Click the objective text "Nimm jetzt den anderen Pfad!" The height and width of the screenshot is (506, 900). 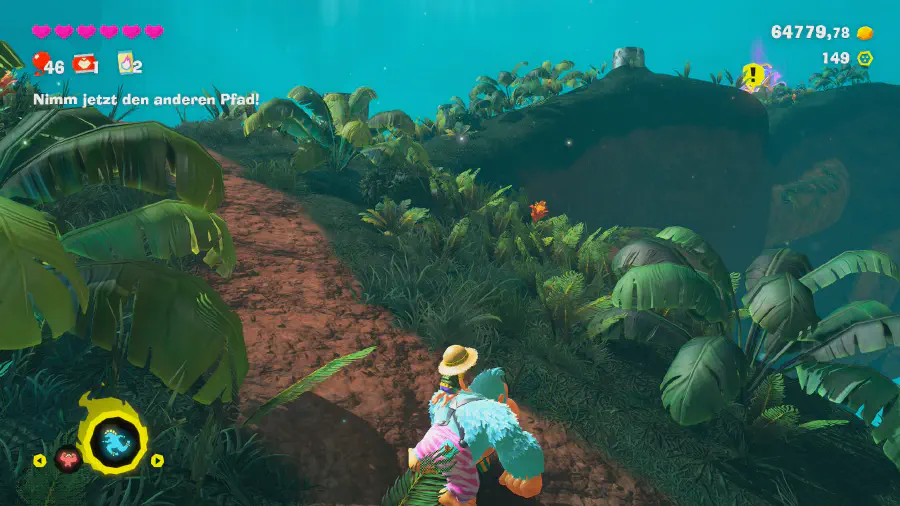pos(147,99)
